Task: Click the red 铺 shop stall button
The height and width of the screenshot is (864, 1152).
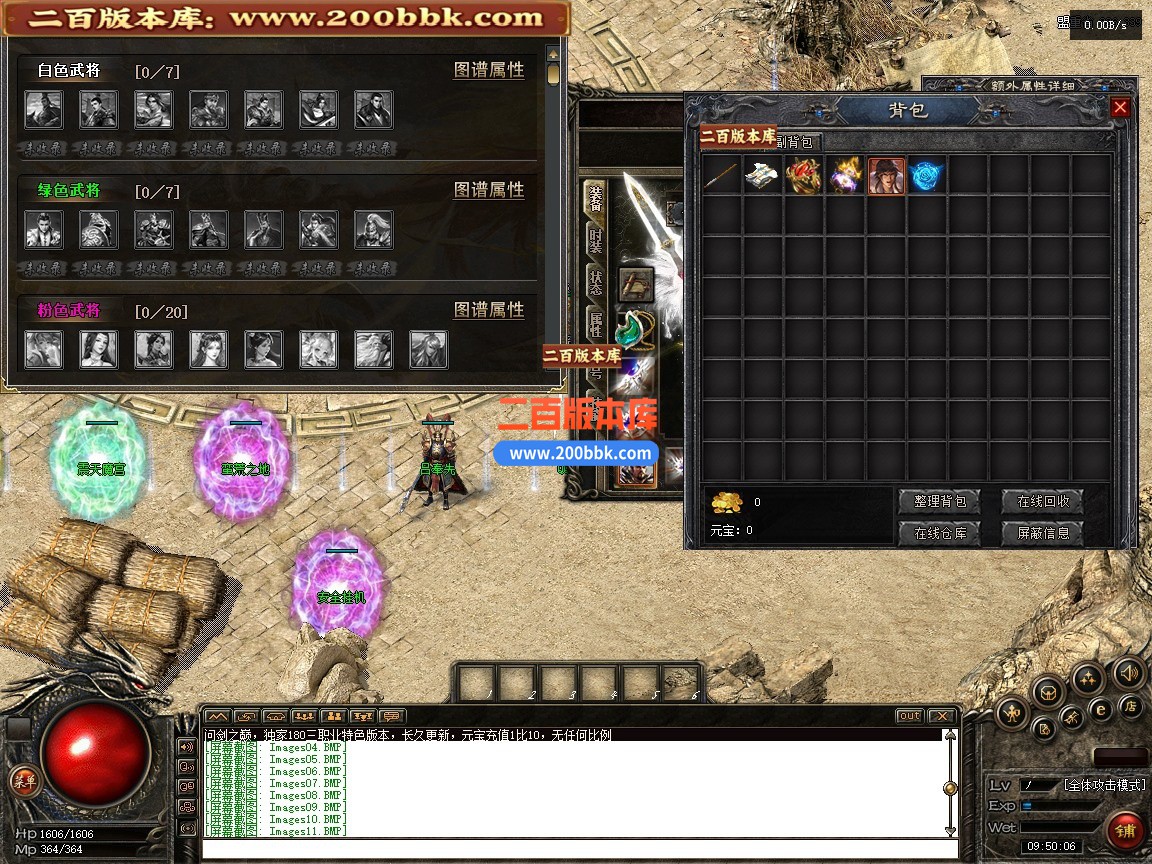Action: click(1125, 830)
